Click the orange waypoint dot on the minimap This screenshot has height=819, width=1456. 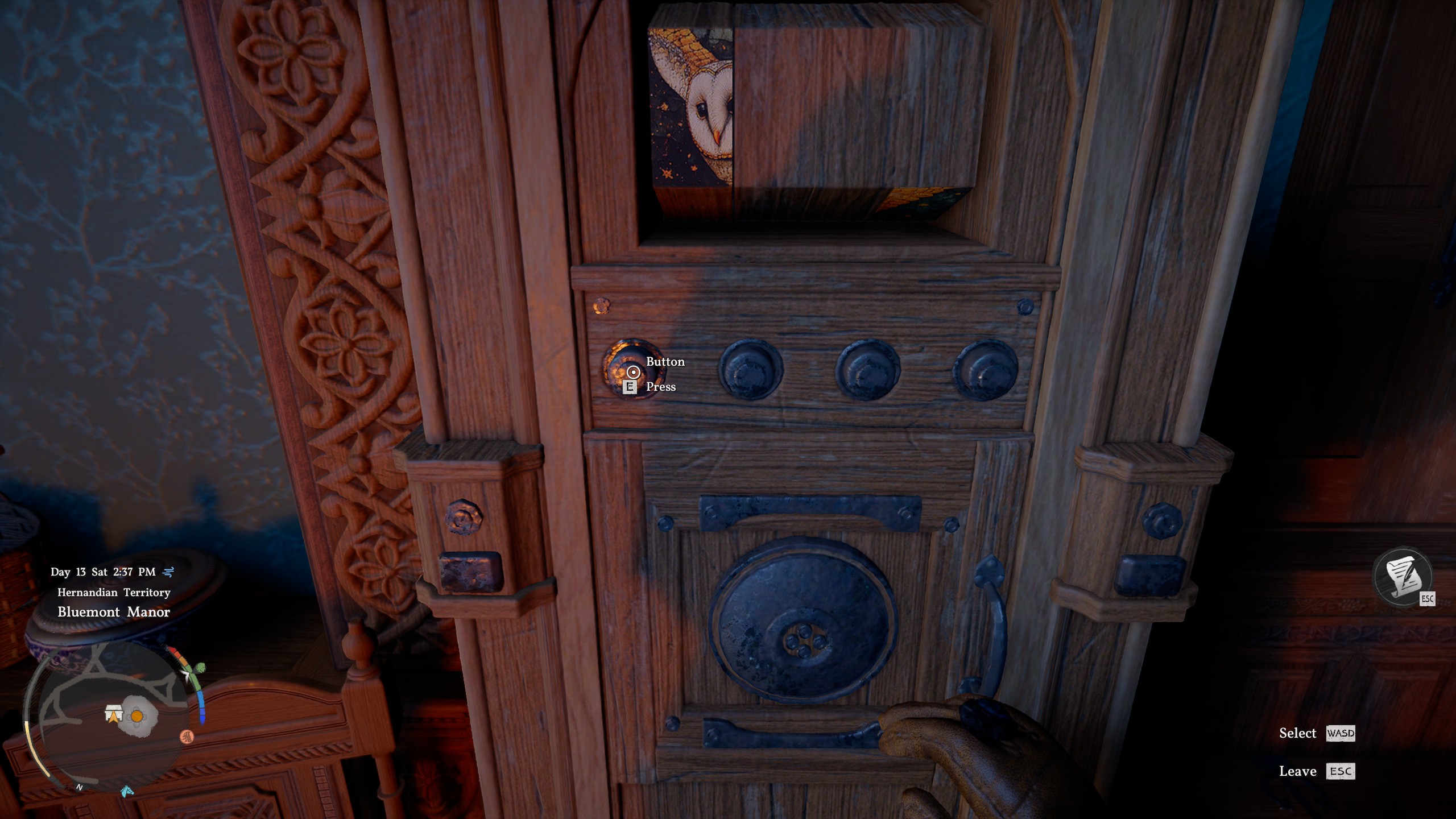point(137,716)
